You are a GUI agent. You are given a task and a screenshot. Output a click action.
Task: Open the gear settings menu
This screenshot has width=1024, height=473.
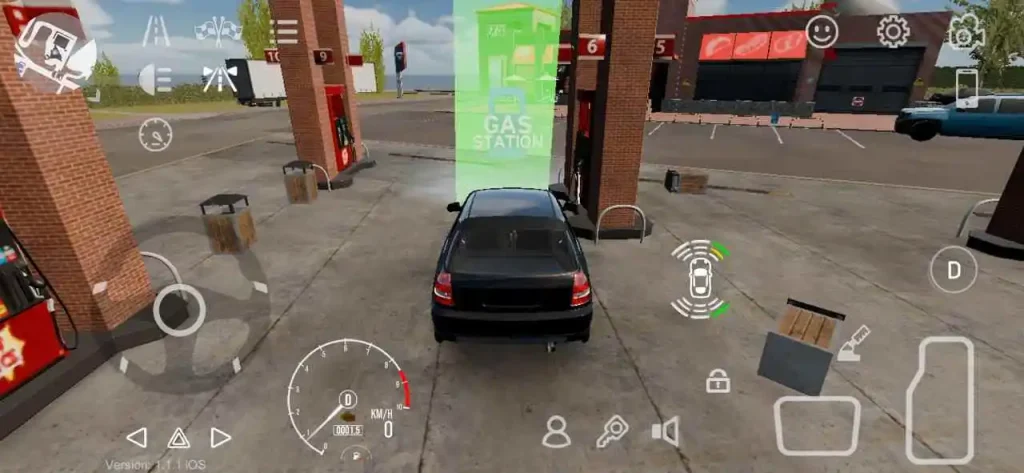[893, 32]
